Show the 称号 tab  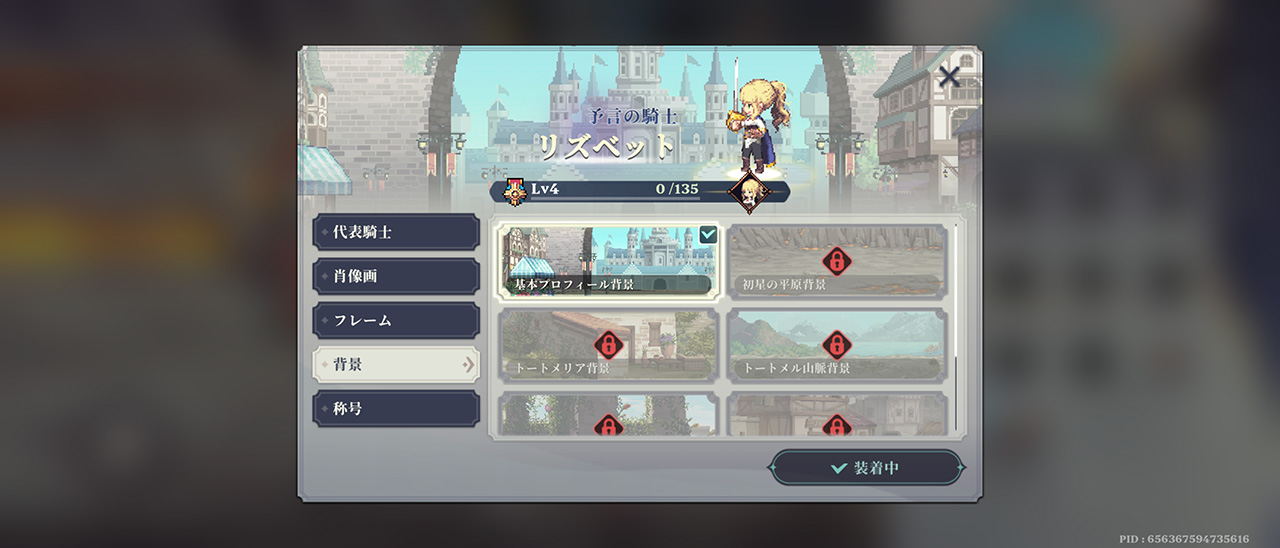click(396, 409)
